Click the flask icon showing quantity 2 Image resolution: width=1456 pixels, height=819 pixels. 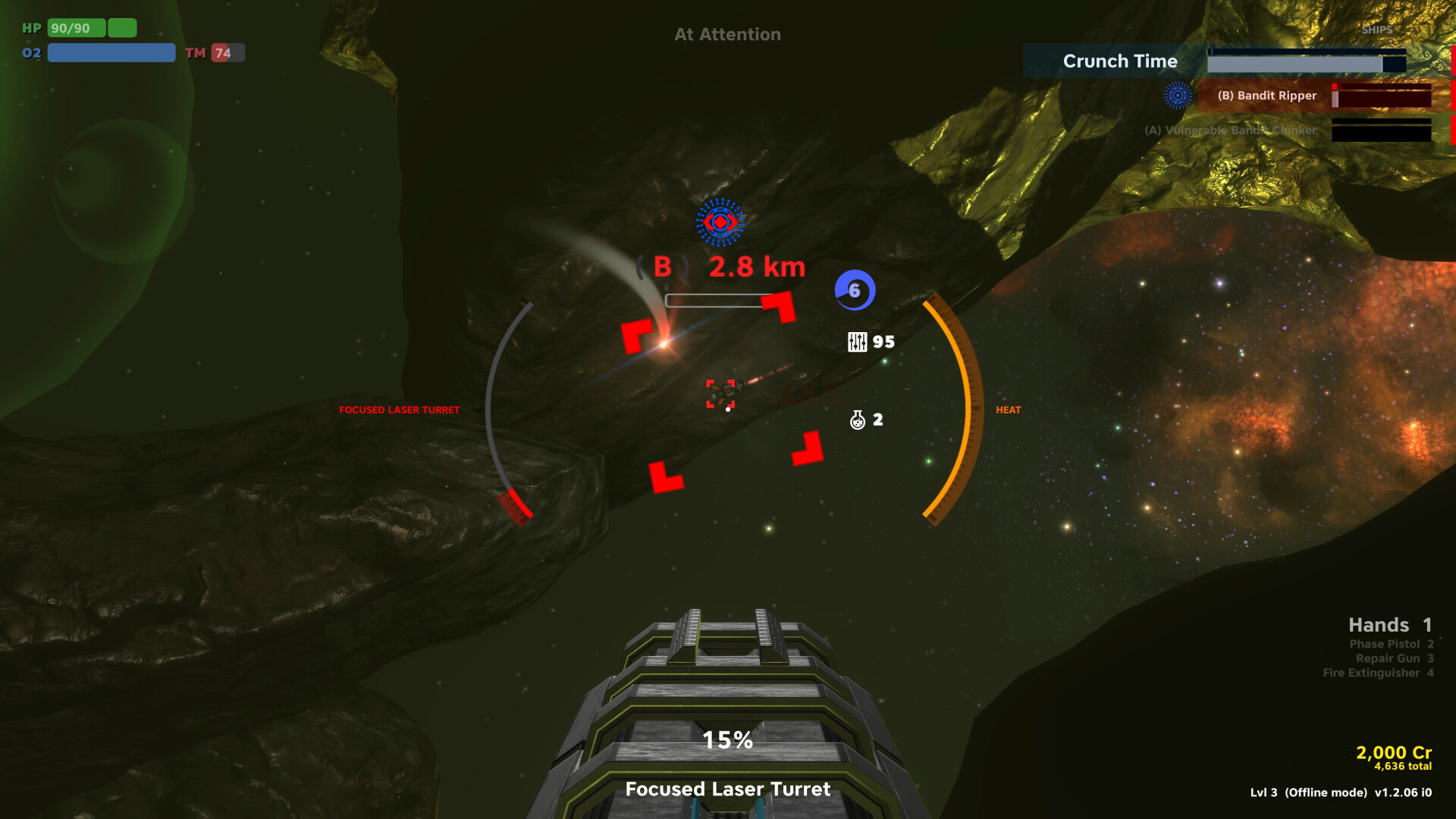tap(858, 419)
